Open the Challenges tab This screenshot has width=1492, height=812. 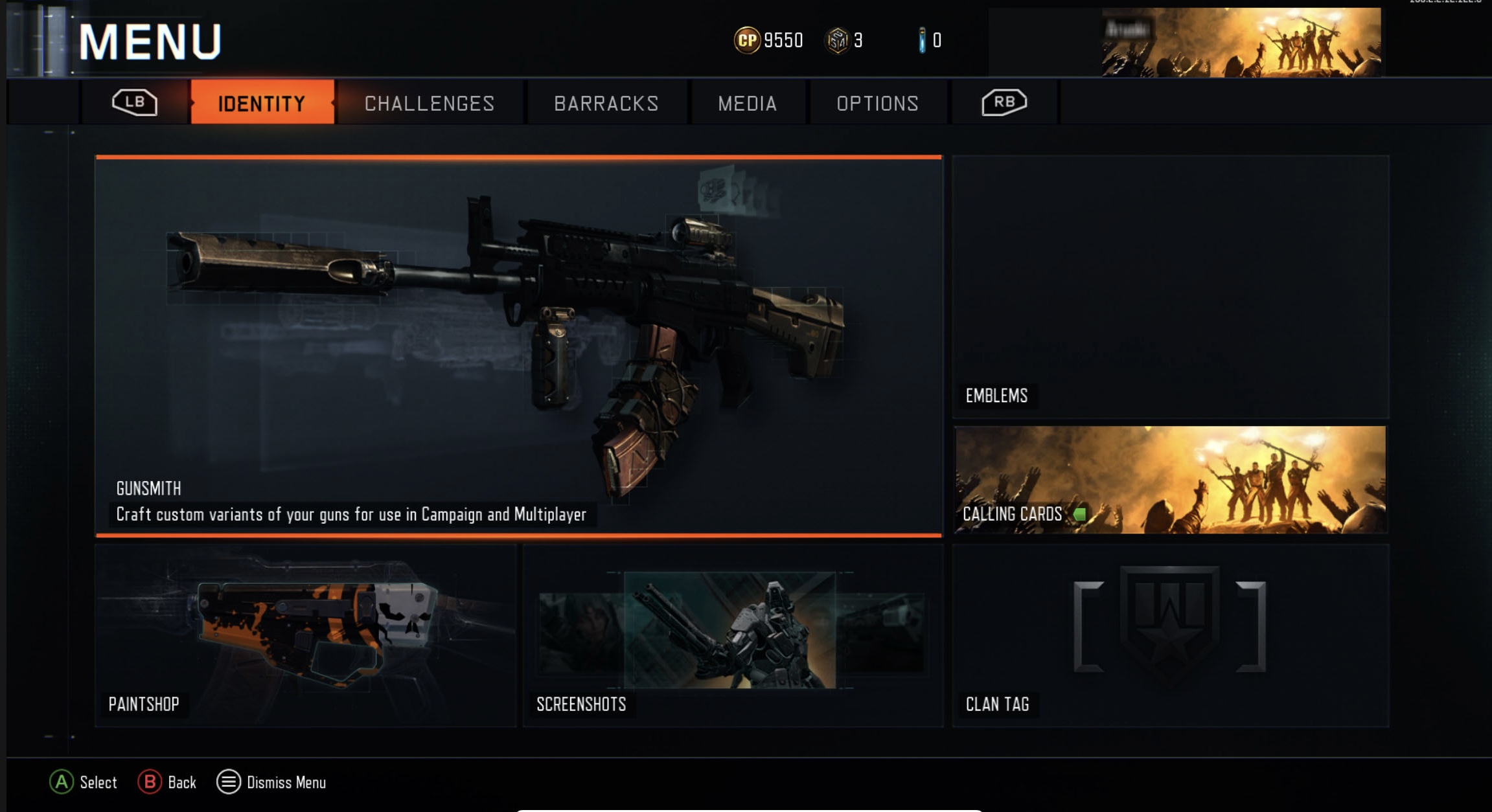(429, 103)
